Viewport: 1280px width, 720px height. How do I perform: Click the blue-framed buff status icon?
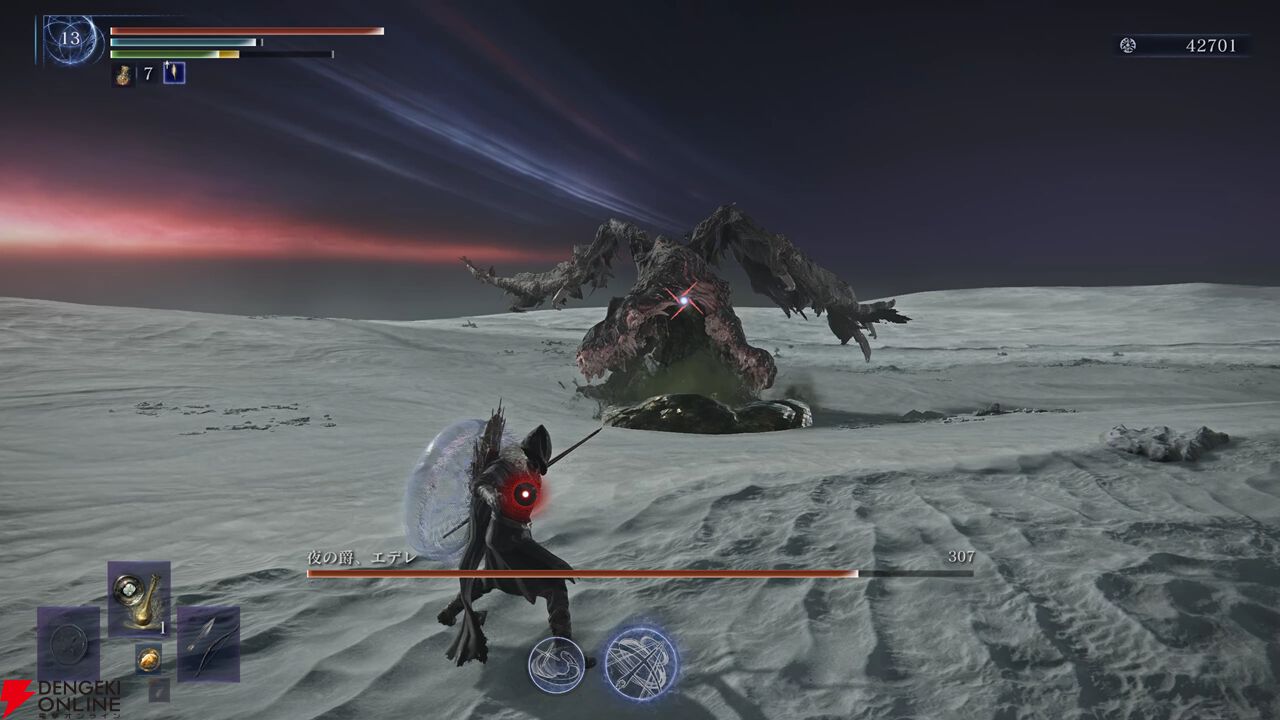174,73
